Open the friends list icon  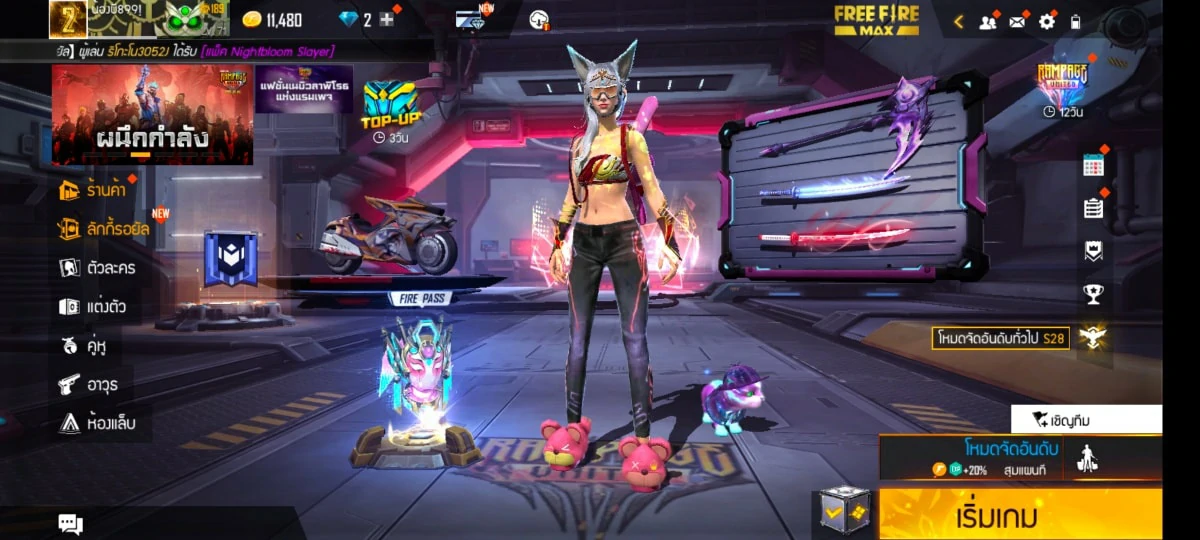[x=988, y=21]
